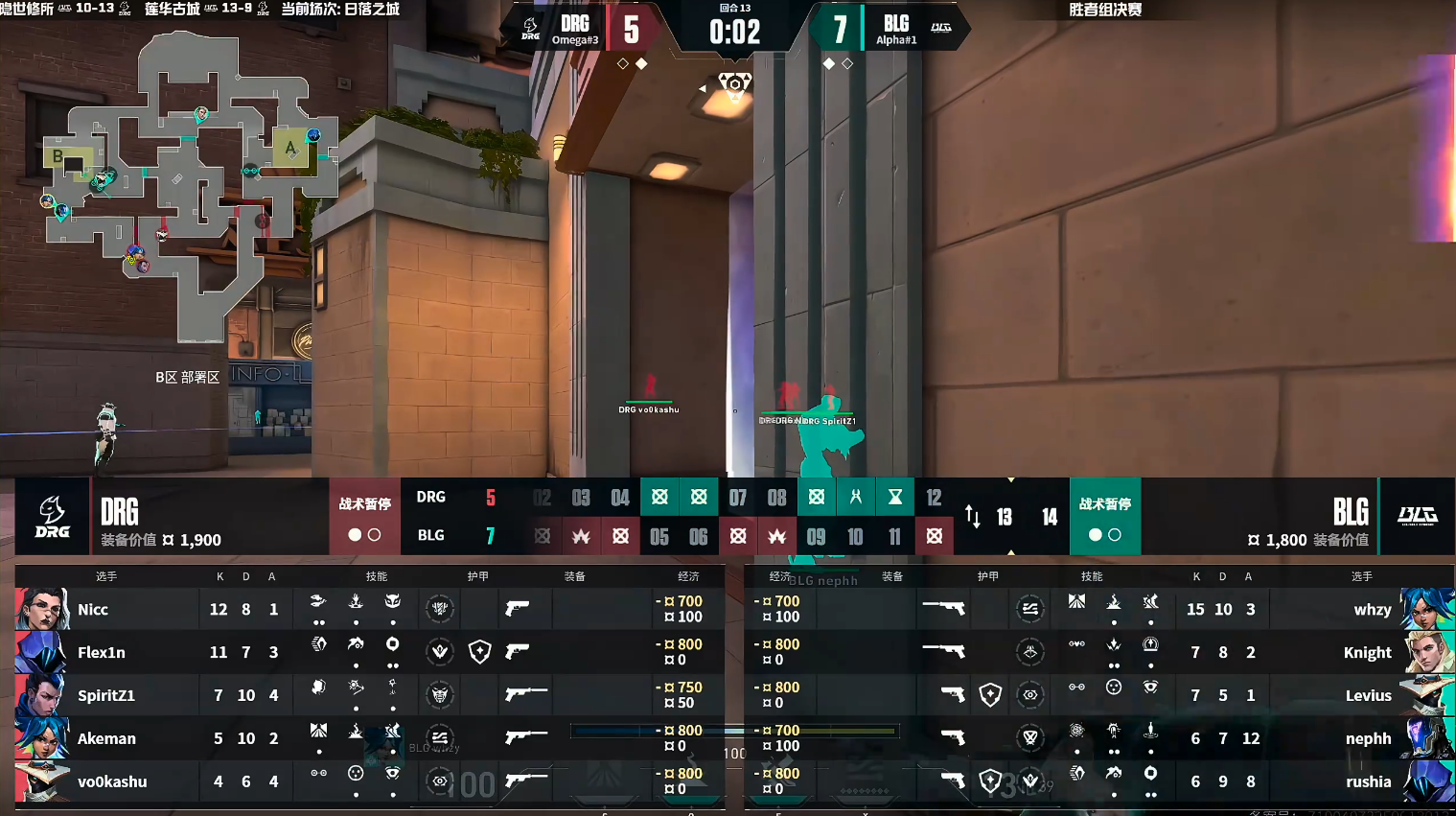Click DRG's tactical timeout box
This screenshot has width=1456, height=816.
[x=364, y=517]
